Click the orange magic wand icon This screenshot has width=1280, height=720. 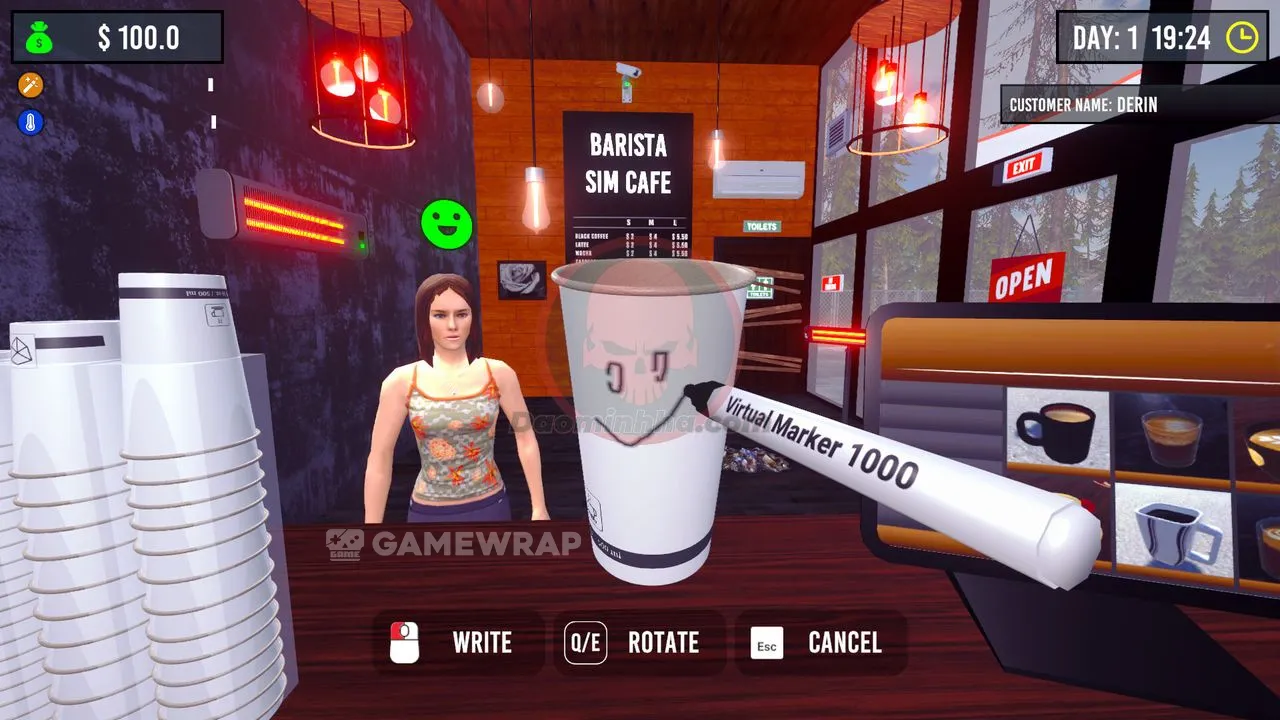click(x=31, y=85)
